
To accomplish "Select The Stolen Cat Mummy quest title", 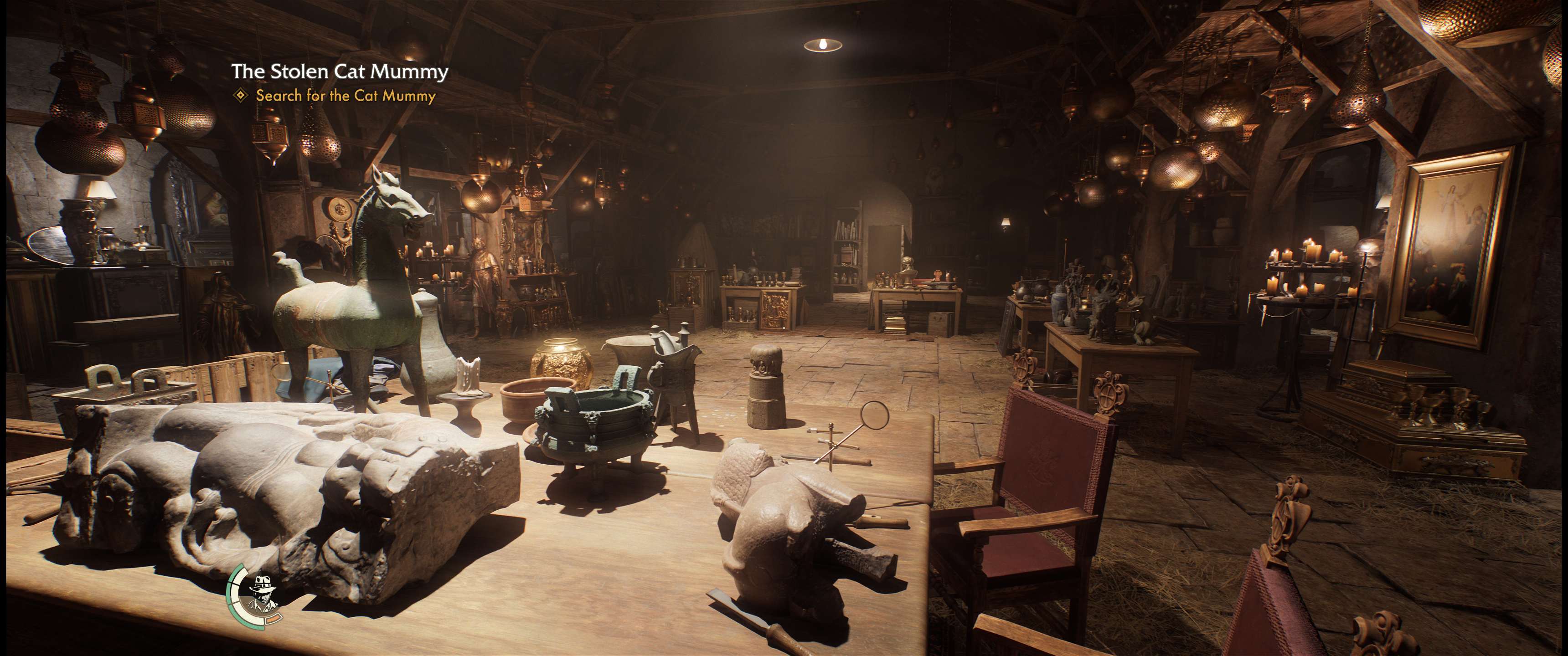I will [x=339, y=72].
